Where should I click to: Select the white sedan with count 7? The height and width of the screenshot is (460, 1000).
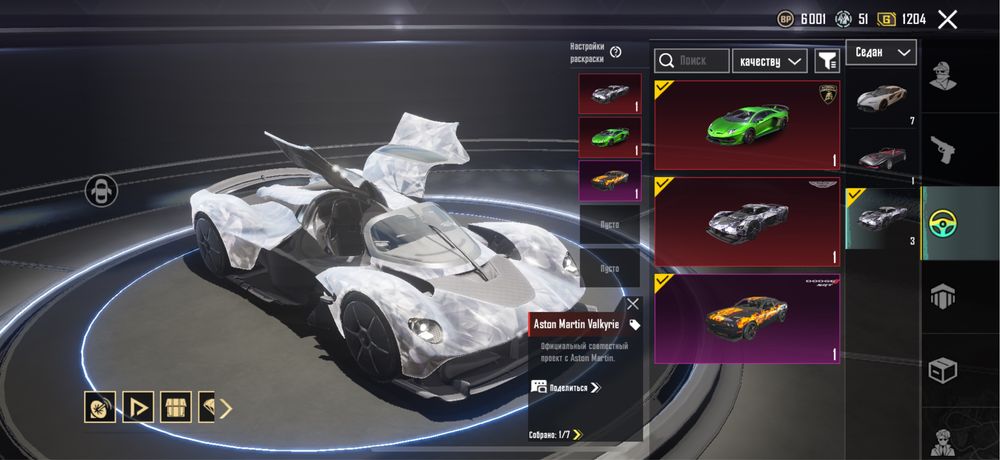[x=882, y=100]
